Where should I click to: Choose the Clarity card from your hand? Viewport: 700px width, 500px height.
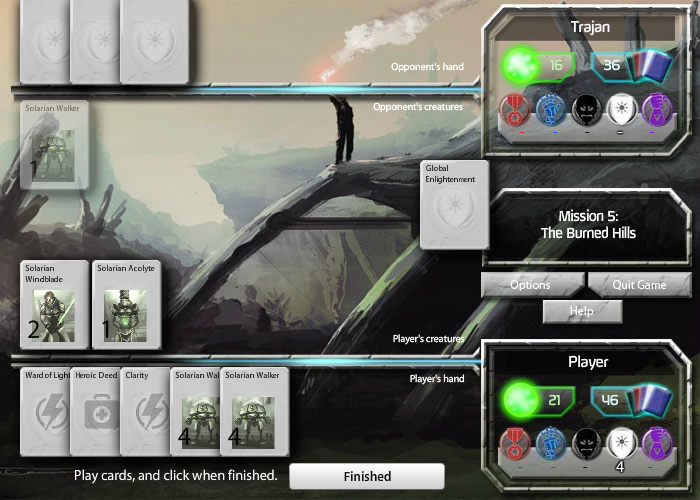click(x=145, y=411)
